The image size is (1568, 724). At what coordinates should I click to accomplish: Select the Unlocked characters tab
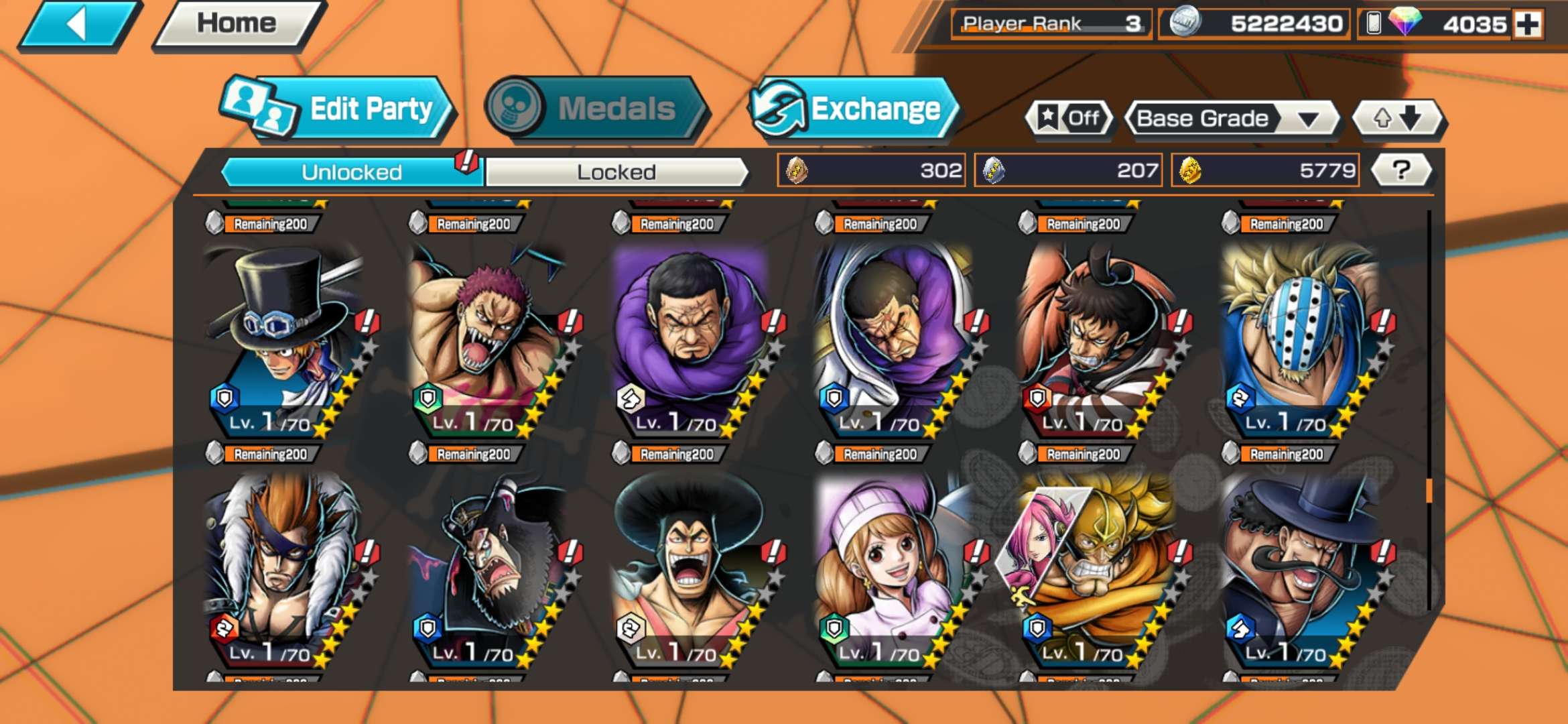351,172
